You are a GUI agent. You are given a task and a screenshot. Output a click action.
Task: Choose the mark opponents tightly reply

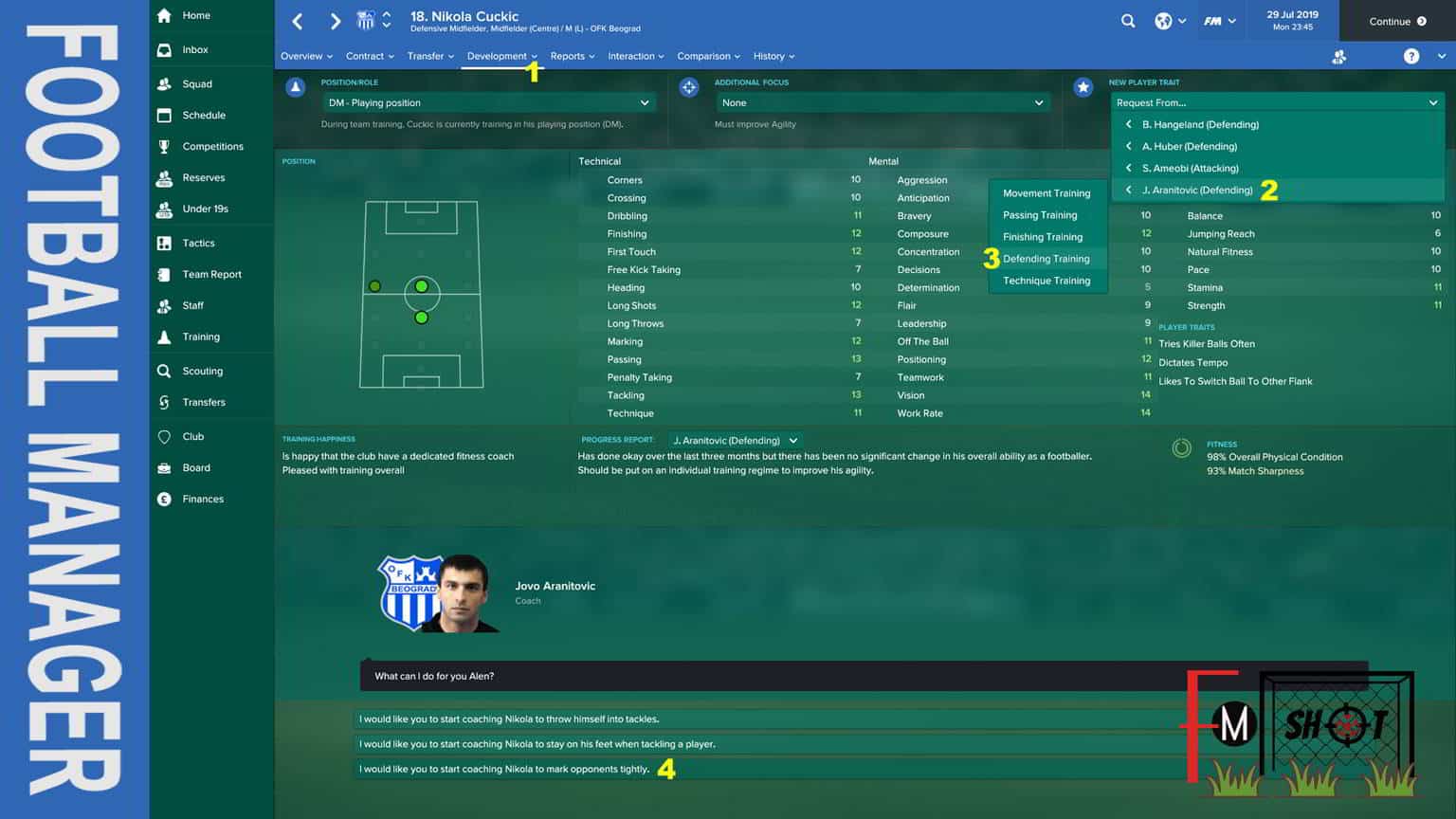(x=504, y=769)
